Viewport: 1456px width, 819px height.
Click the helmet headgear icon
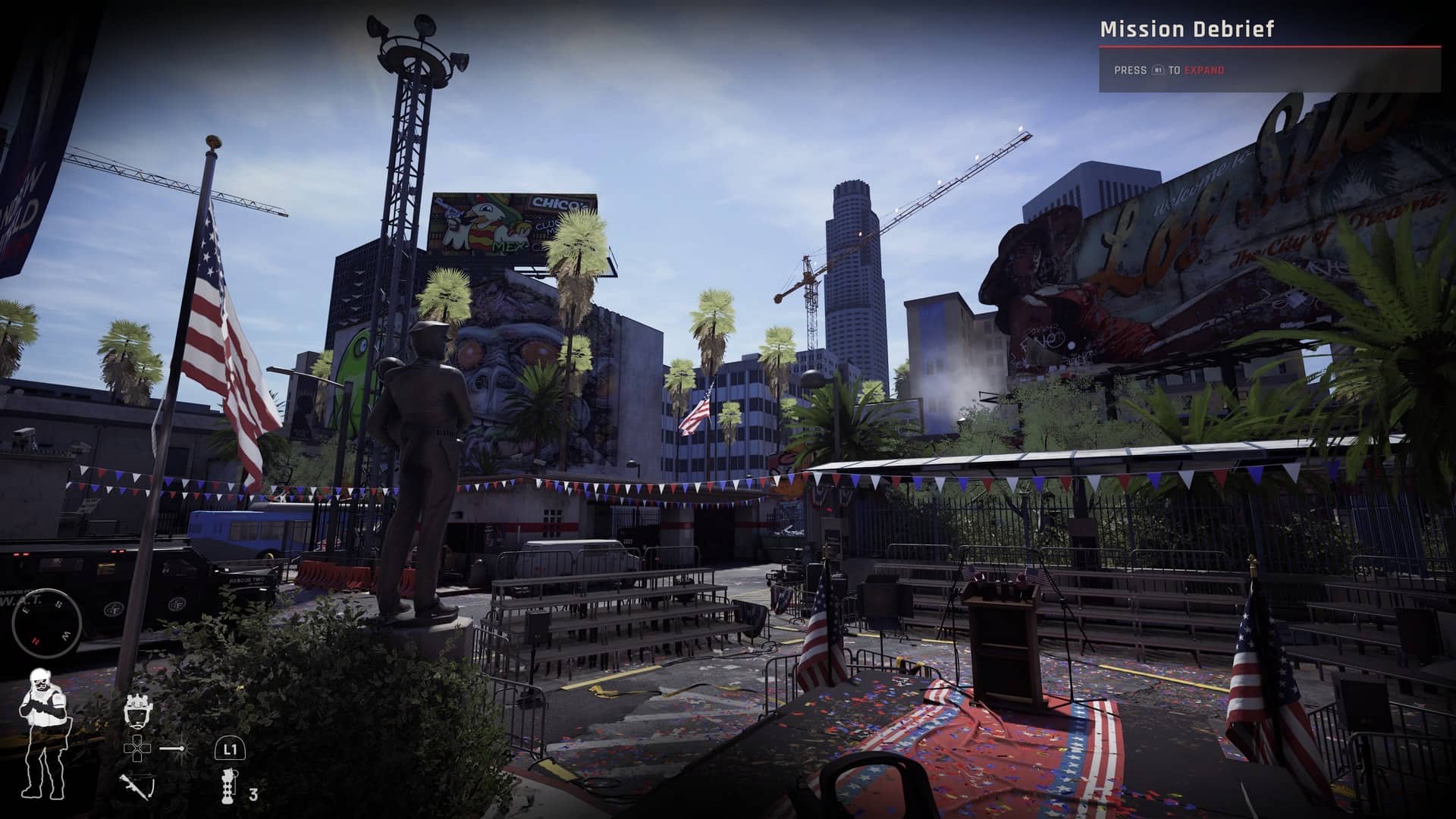point(137,711)
